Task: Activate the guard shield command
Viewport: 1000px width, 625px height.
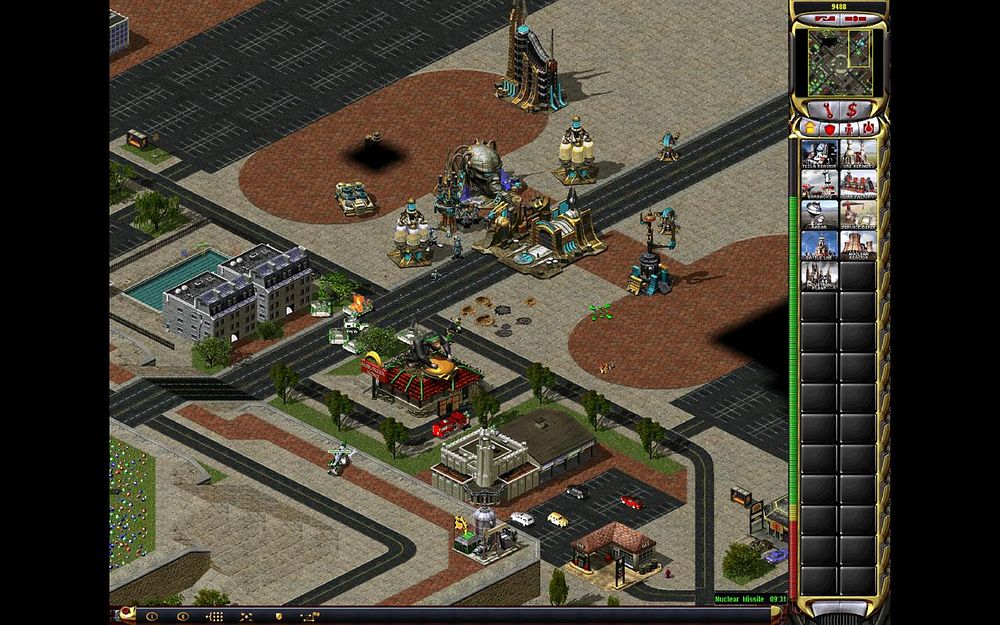Action: pyautogui.click(x=278, y=616)
